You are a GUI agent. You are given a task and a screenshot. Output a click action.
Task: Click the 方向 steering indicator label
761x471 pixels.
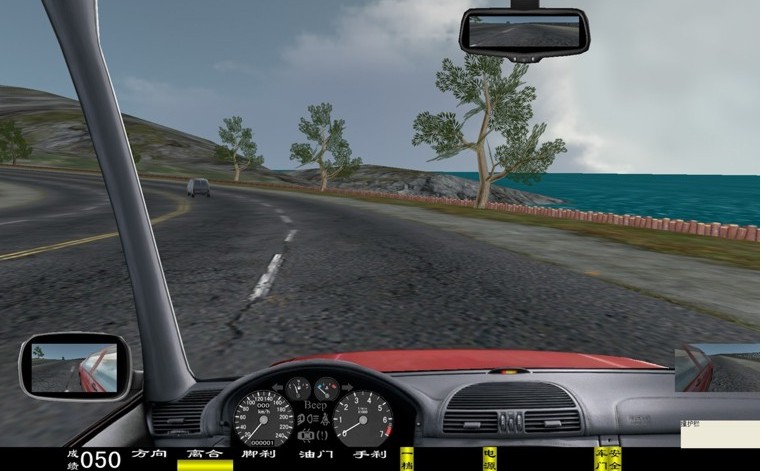coord(149,455)
